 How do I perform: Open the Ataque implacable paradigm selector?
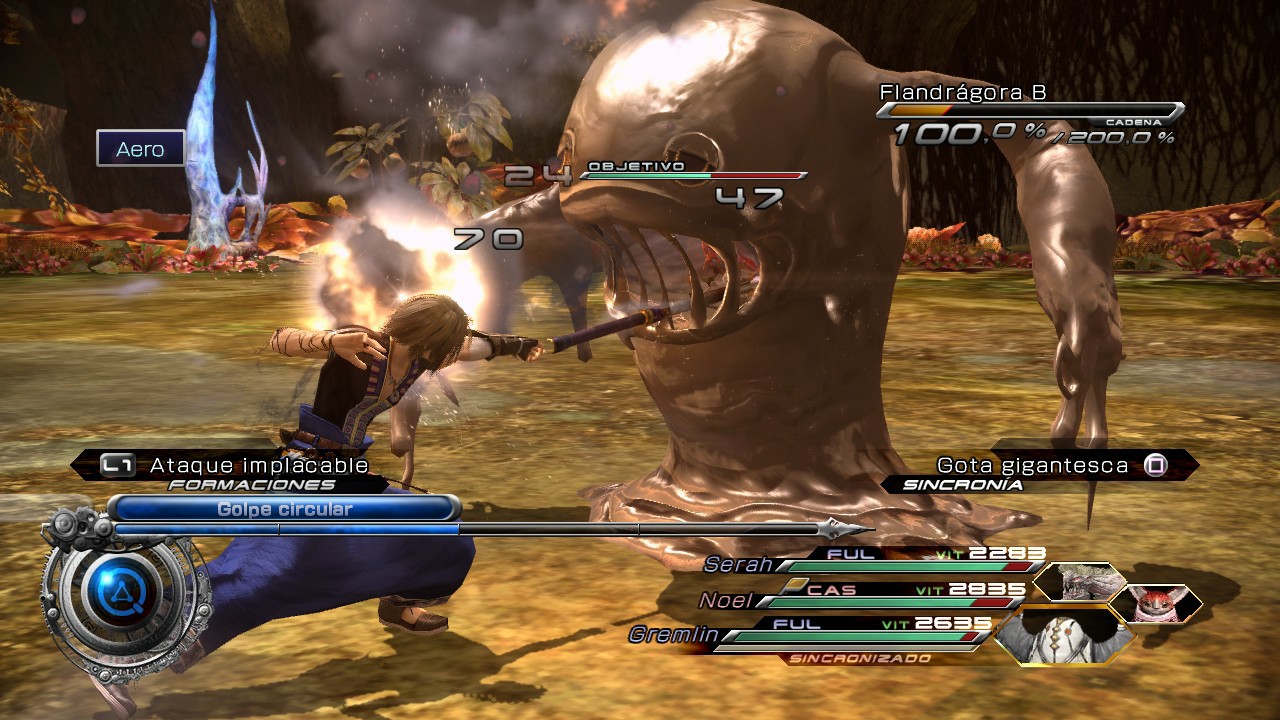257,465
